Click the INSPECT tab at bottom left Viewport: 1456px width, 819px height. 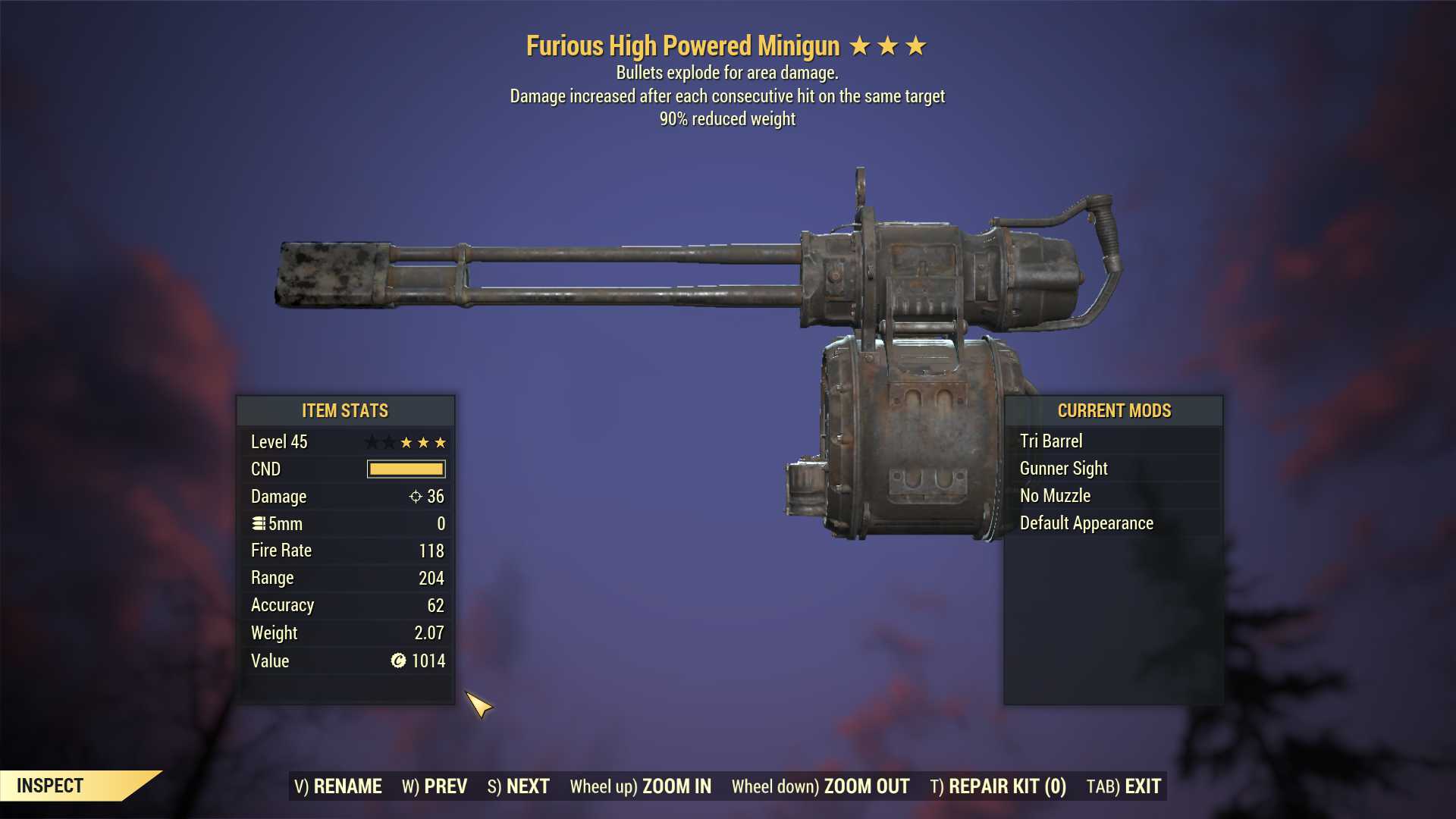pos(51,786)
